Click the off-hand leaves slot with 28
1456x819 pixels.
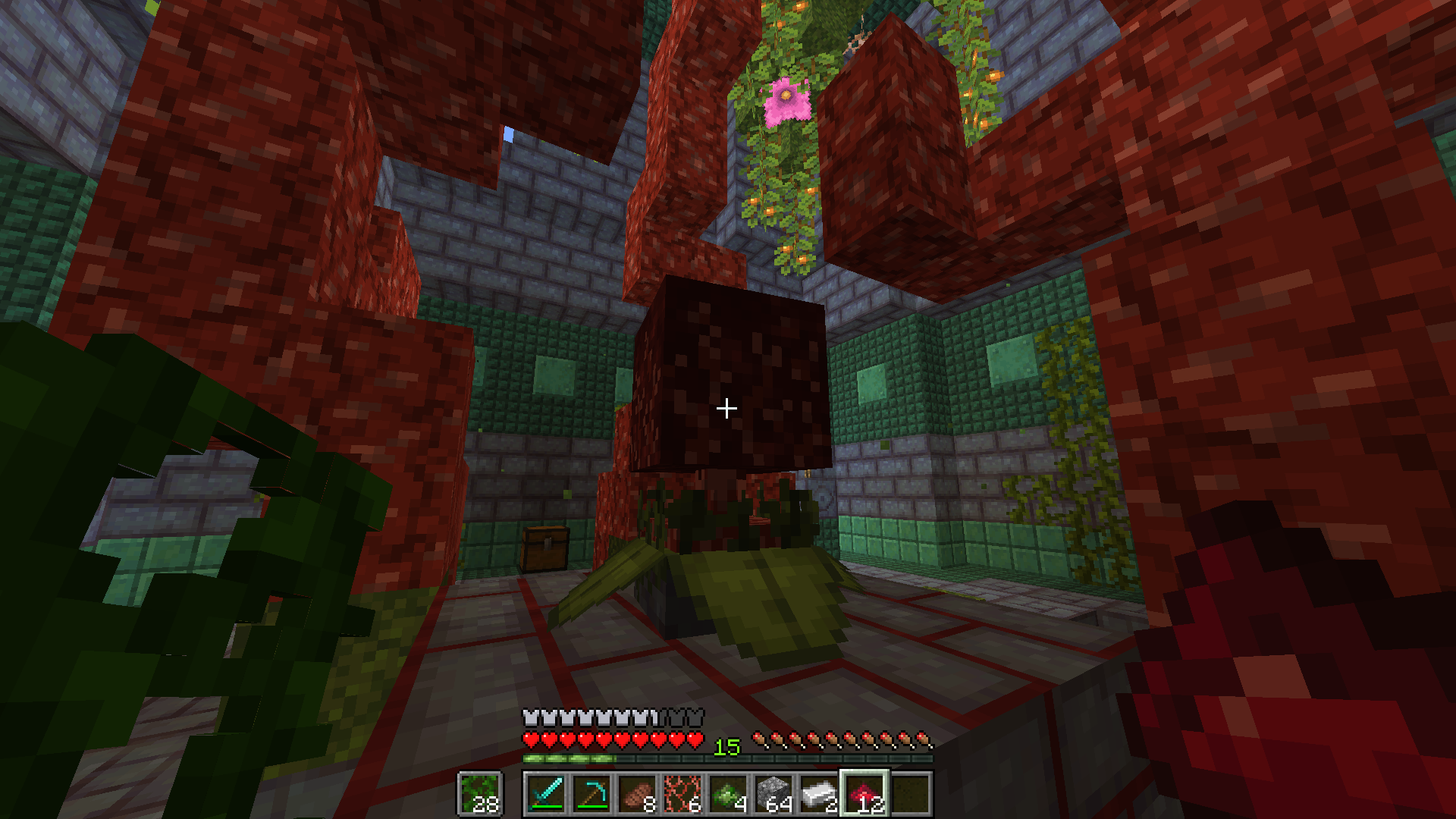tap(479, 794)
